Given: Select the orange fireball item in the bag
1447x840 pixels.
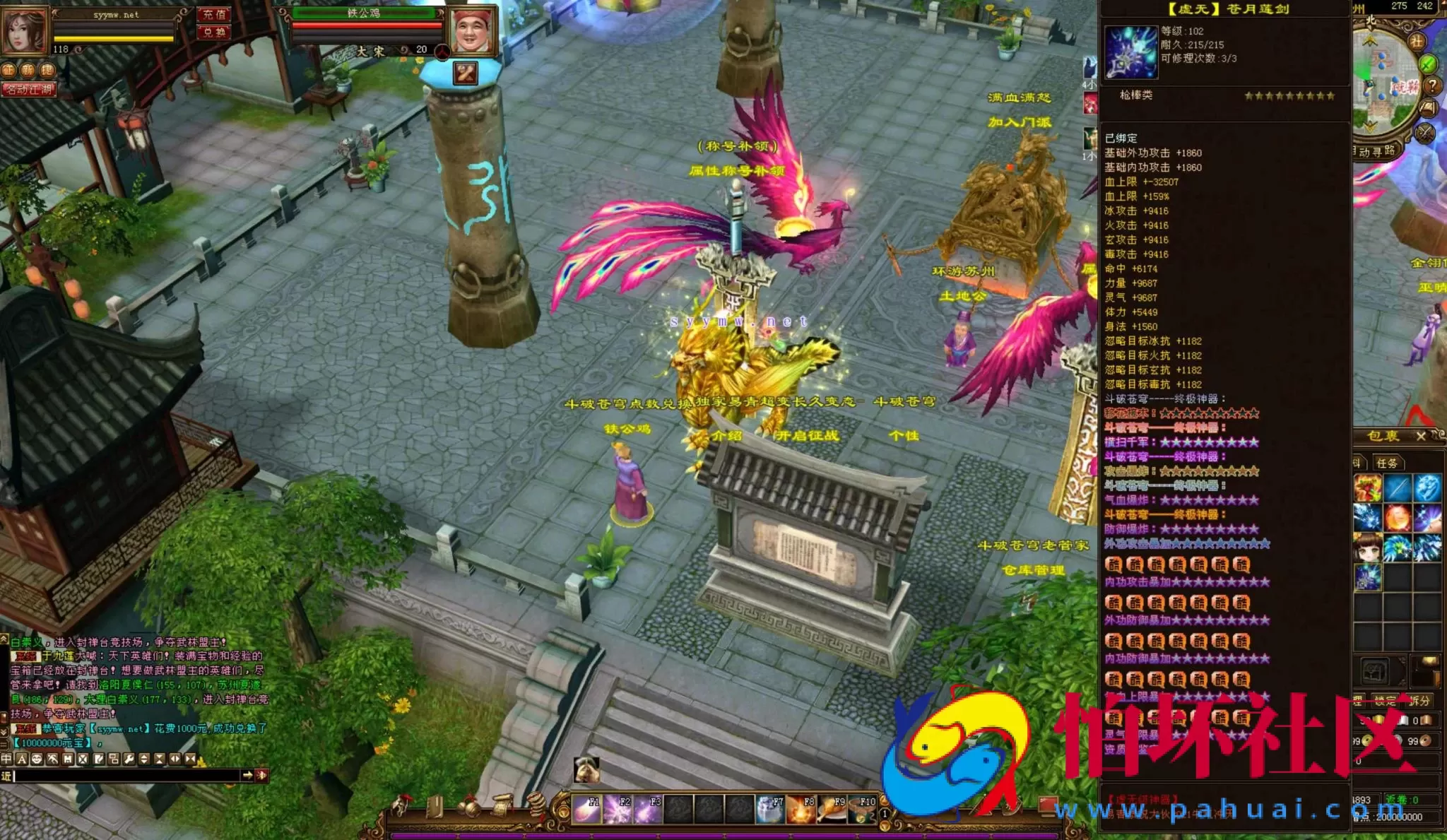Looking at the screenshot, I should point(1397,518).
